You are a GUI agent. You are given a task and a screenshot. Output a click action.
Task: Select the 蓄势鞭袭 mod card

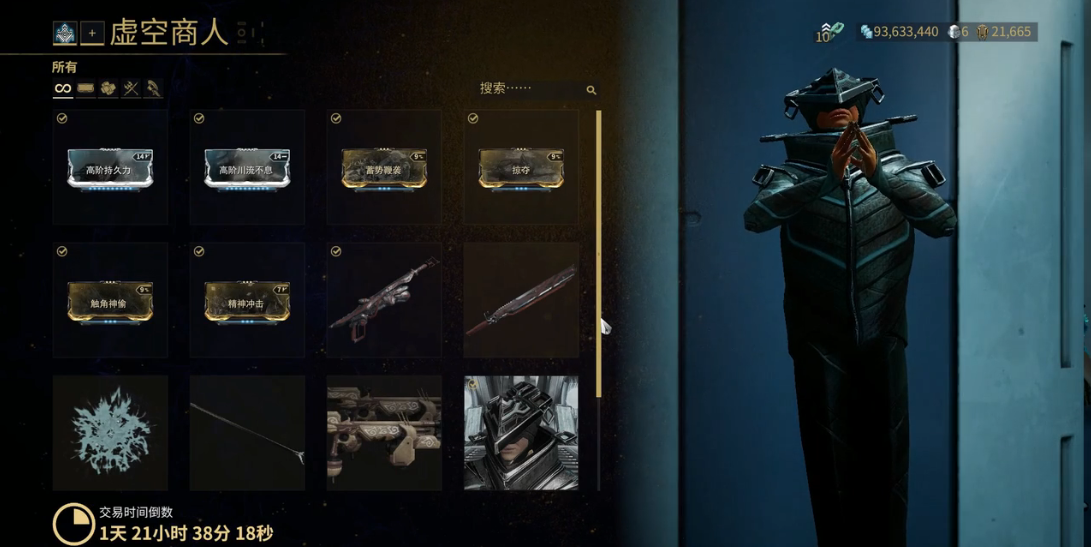pos(384,167)
